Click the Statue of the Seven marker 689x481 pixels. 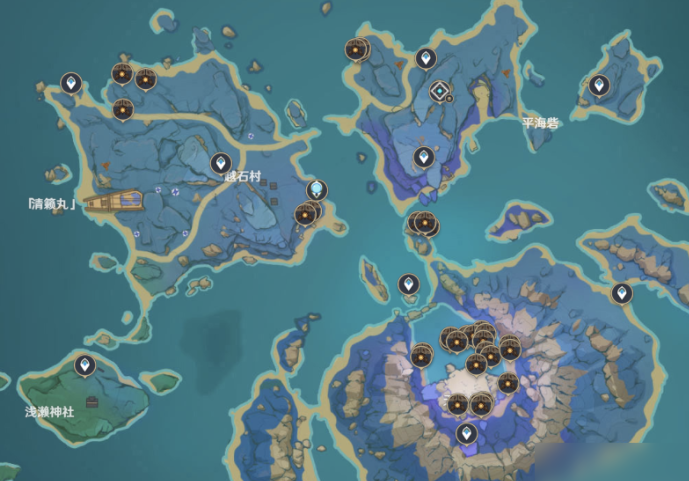tap(317, 189)
